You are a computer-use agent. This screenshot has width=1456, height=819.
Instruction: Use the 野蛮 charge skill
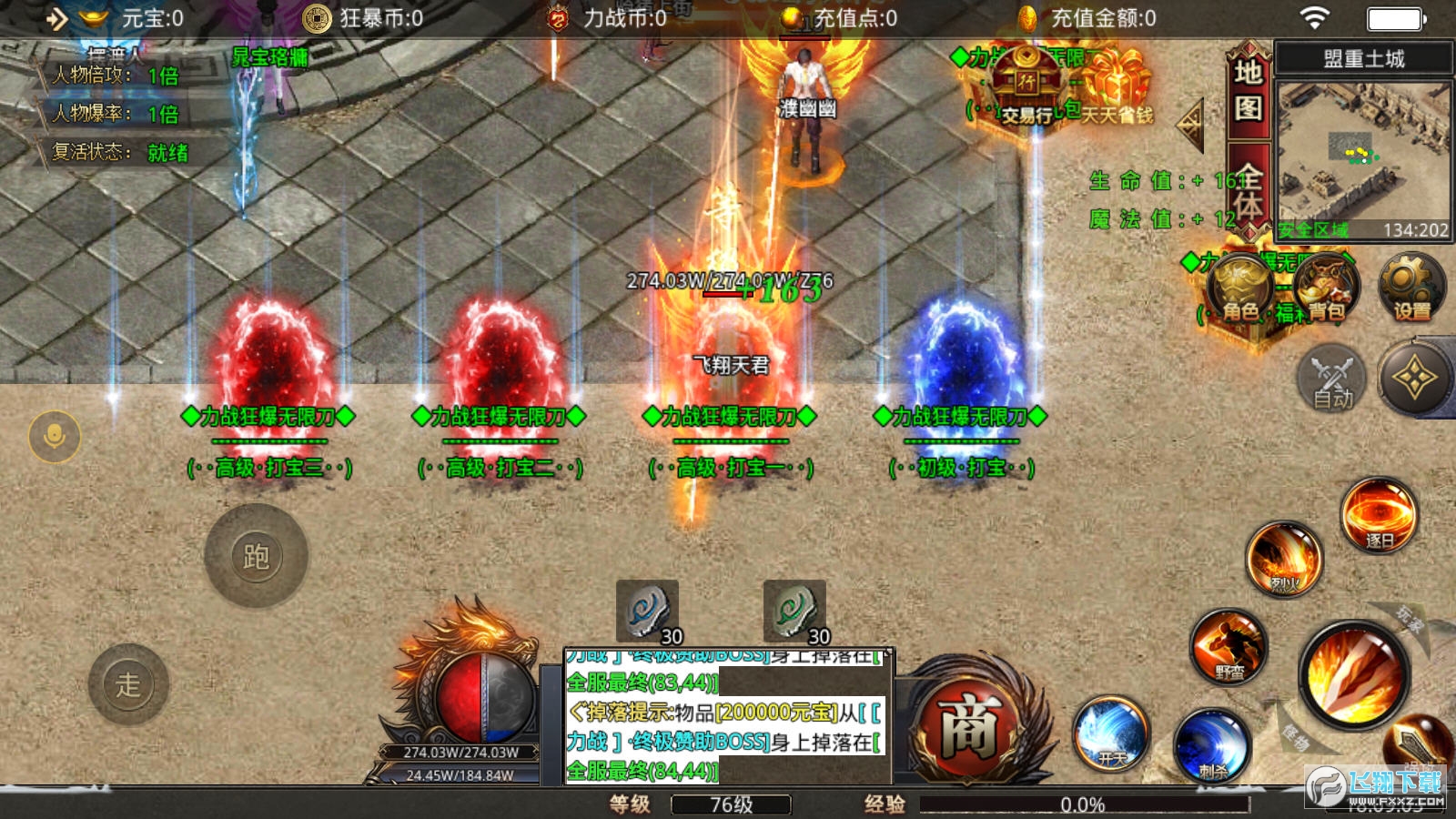point(1228,646)
